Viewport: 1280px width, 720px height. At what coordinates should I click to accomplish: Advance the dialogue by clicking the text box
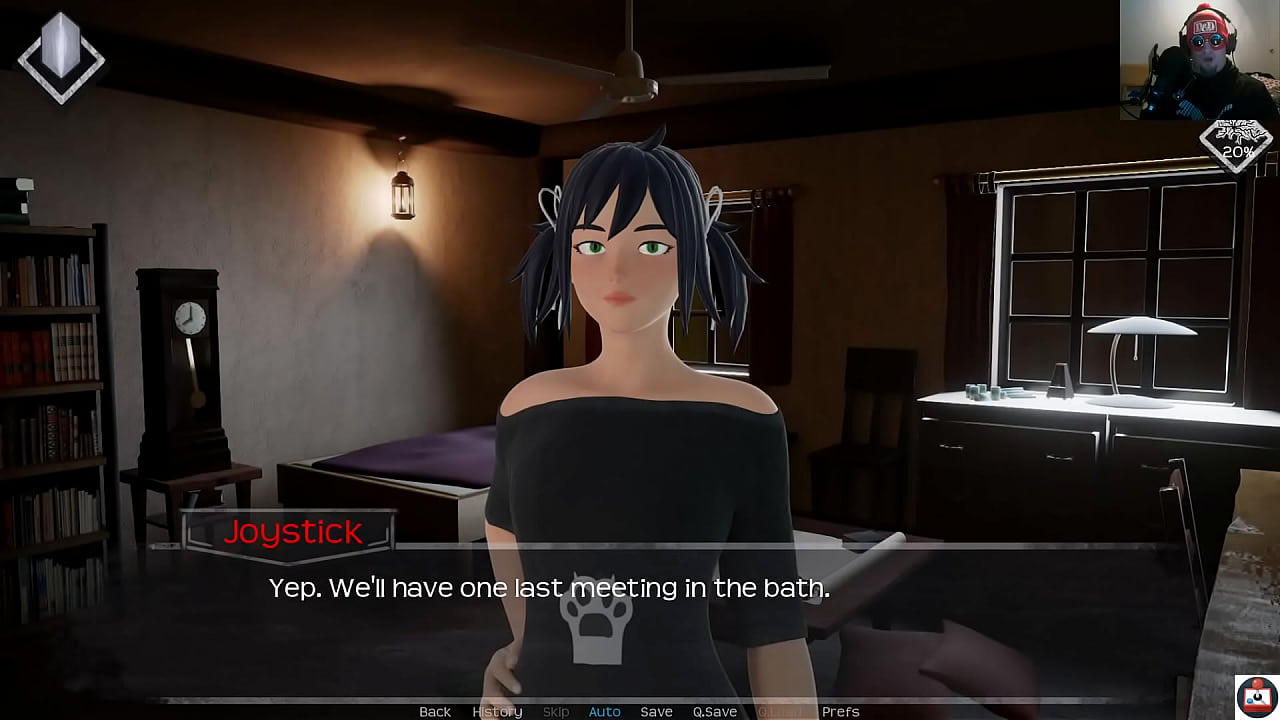coord(640,620)
